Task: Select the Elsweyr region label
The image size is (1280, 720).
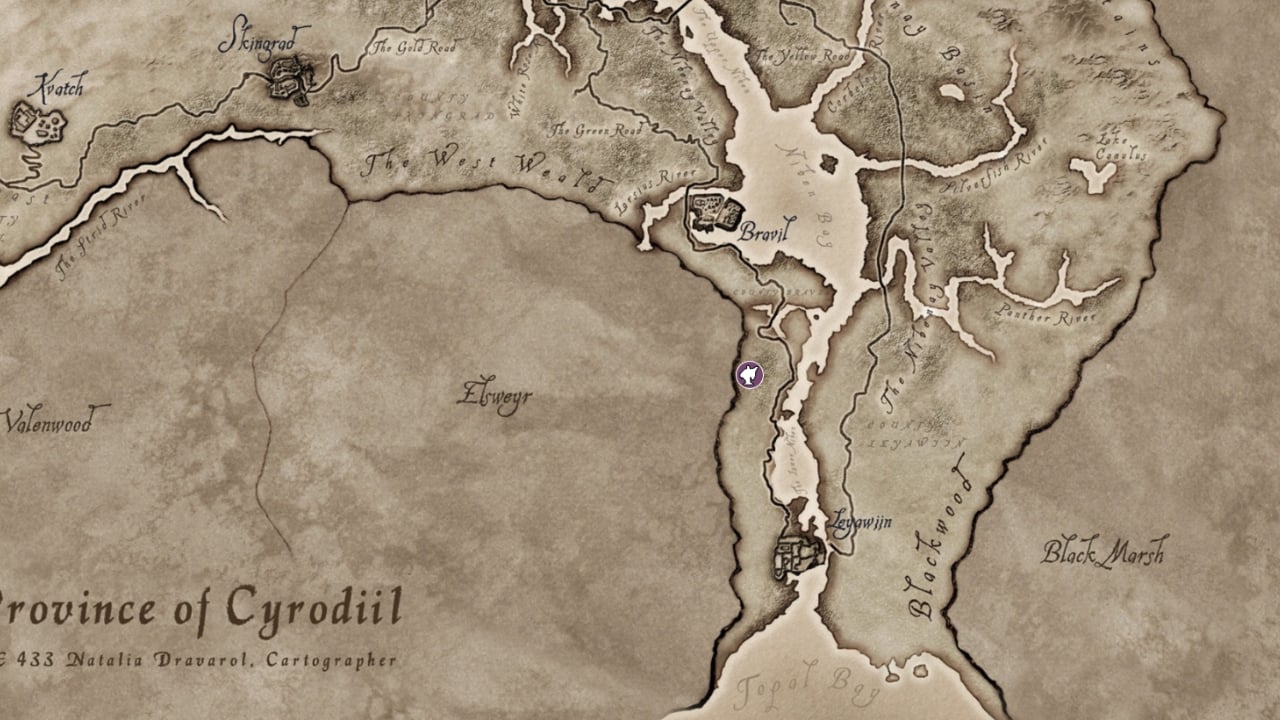Action: coord(497,395)
